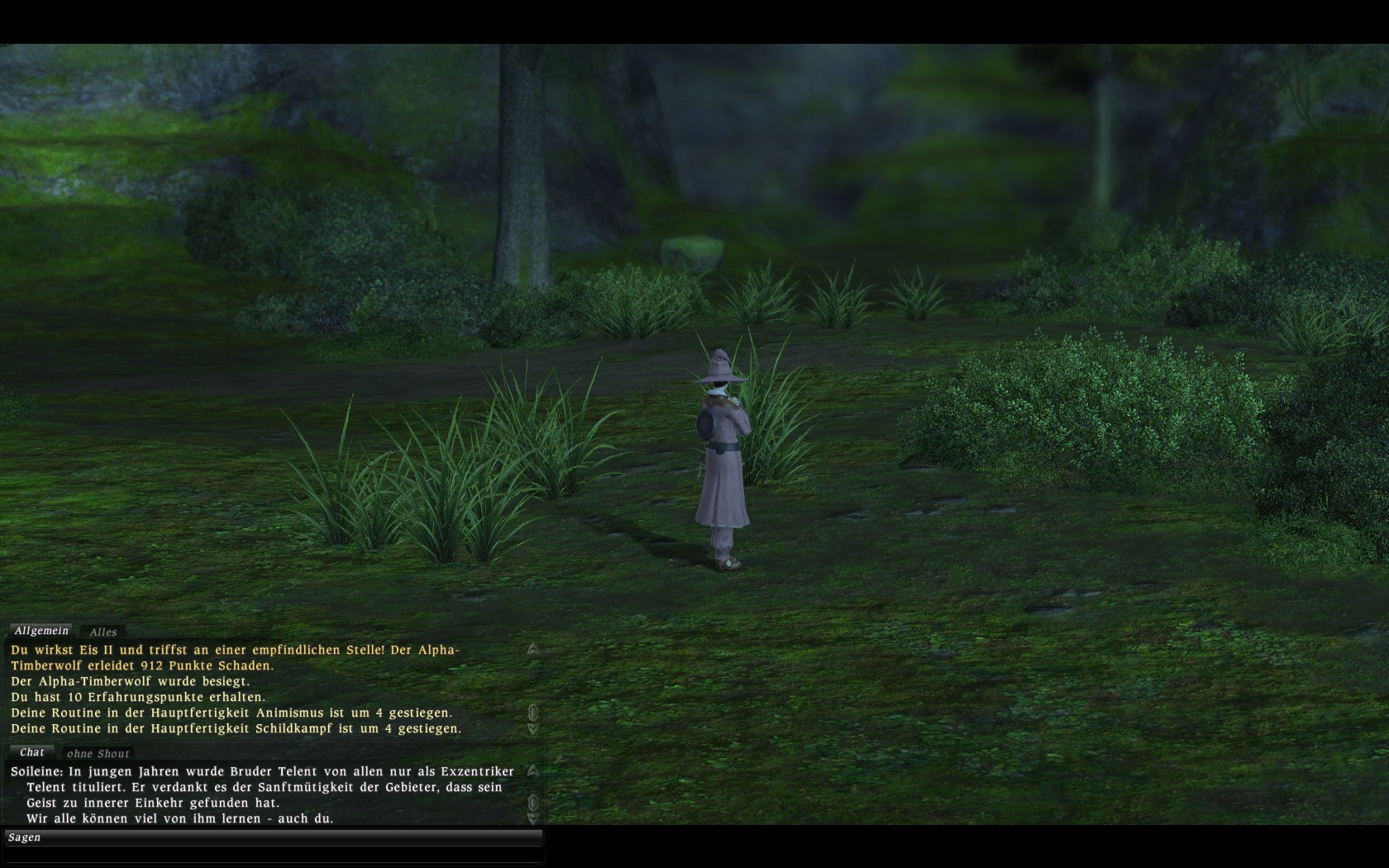Switch to the Allgemein log tab

click(x=41, y=631)
